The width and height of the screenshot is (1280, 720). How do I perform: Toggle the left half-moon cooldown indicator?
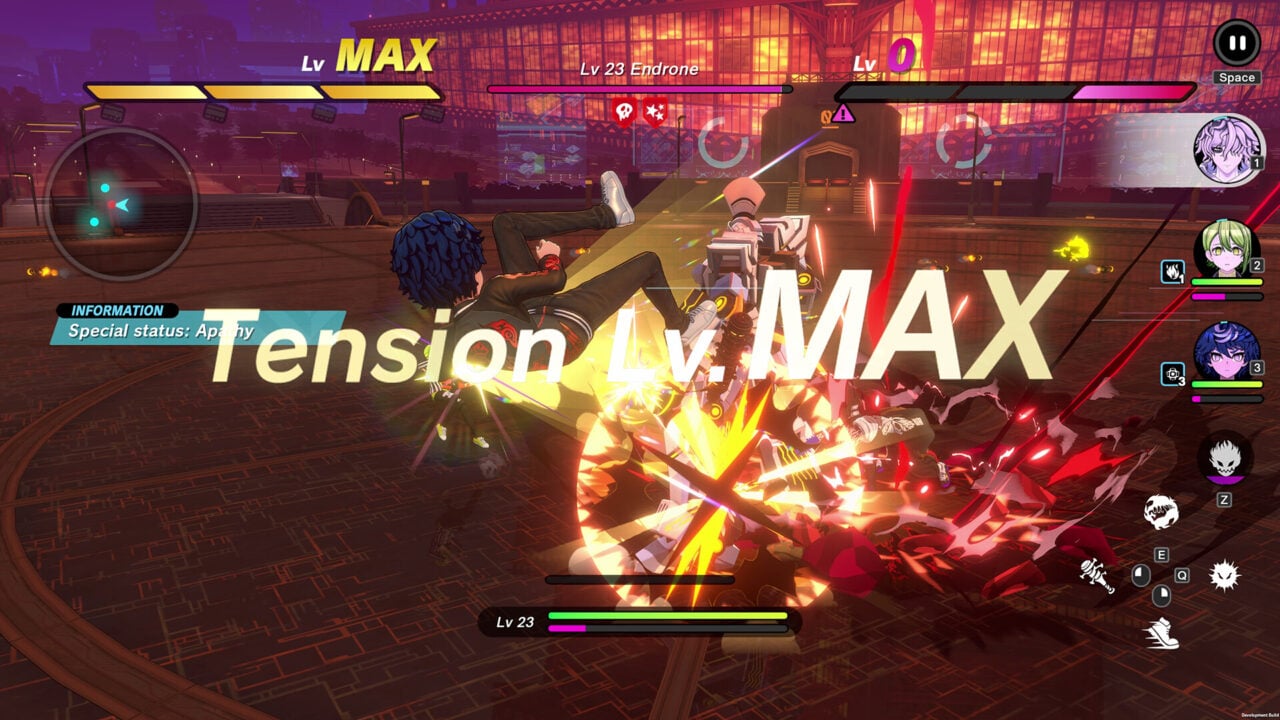pyautogui.click(x=1140, y=577)
